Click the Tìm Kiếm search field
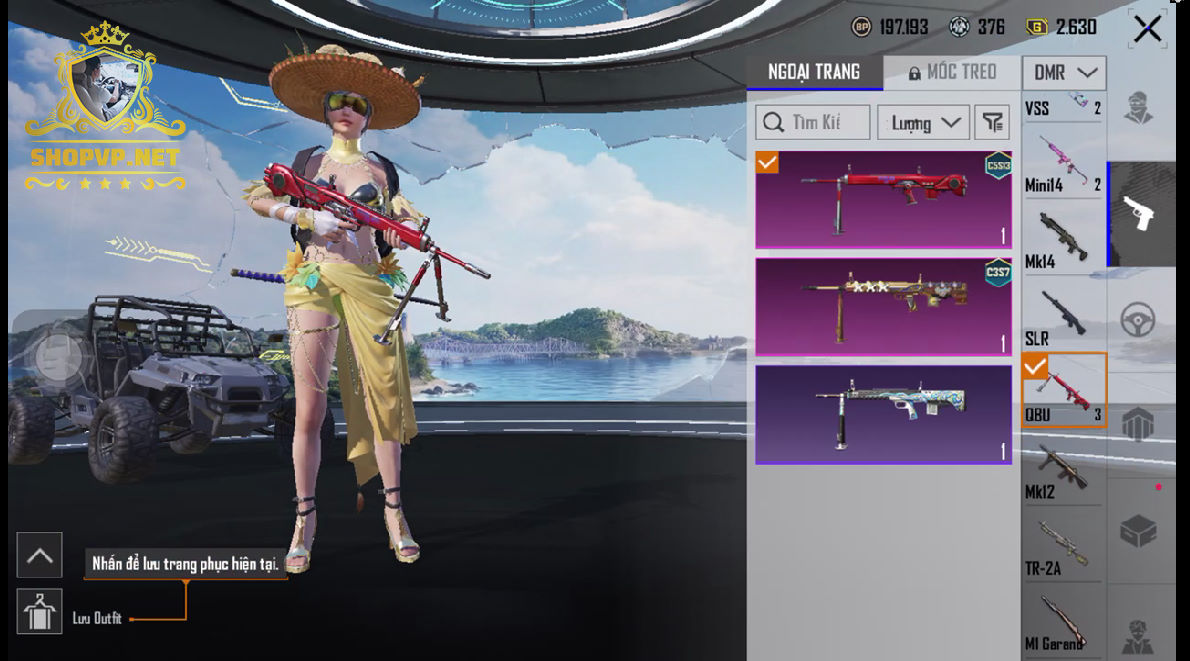This screenshot has width=1190, height=661. coord(812,122)
